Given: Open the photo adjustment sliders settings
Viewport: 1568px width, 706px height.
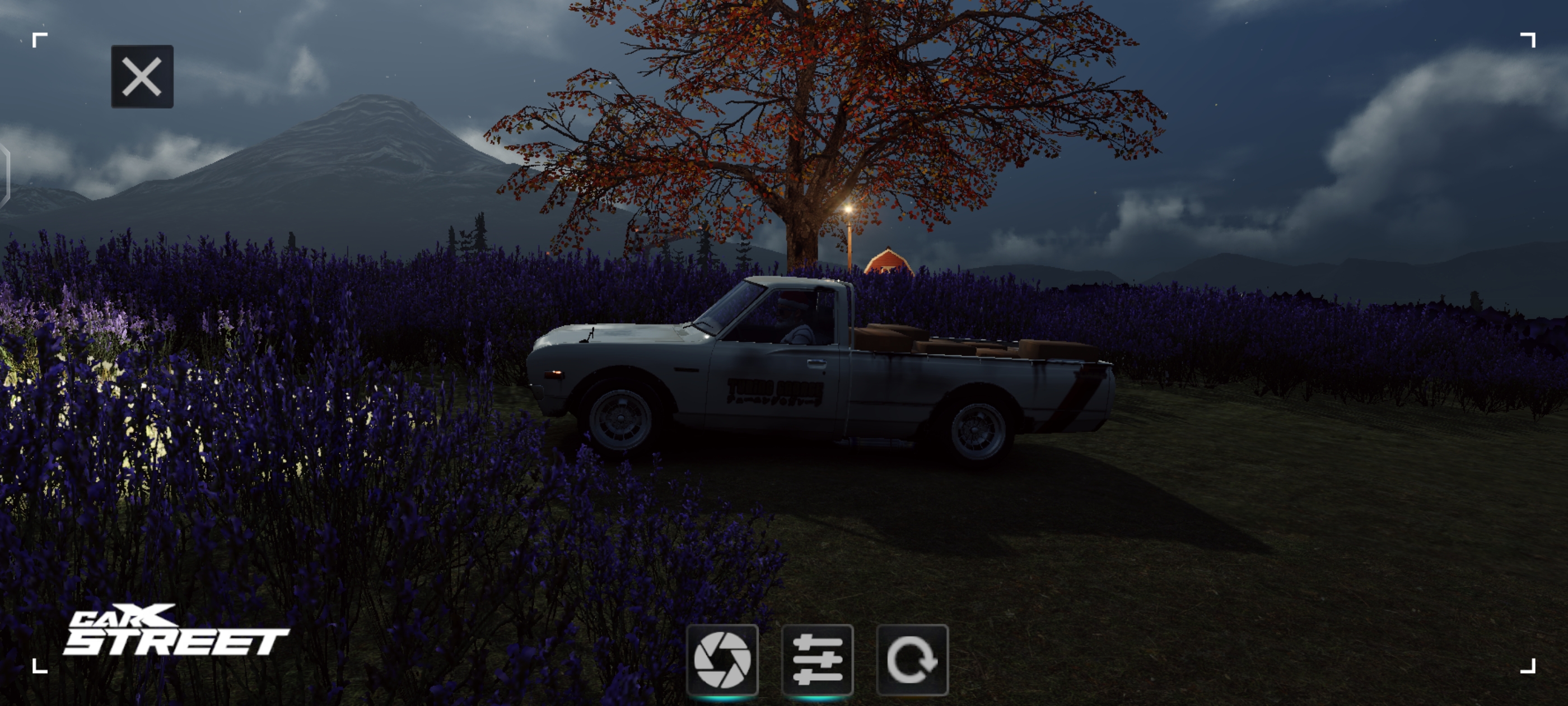Looking at the screenshot, I should (x=817, y=659).
